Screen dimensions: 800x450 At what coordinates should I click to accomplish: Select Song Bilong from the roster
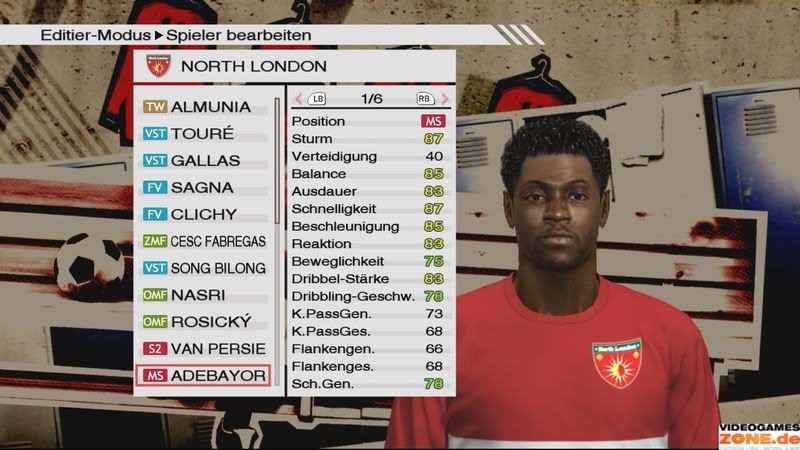205,268
